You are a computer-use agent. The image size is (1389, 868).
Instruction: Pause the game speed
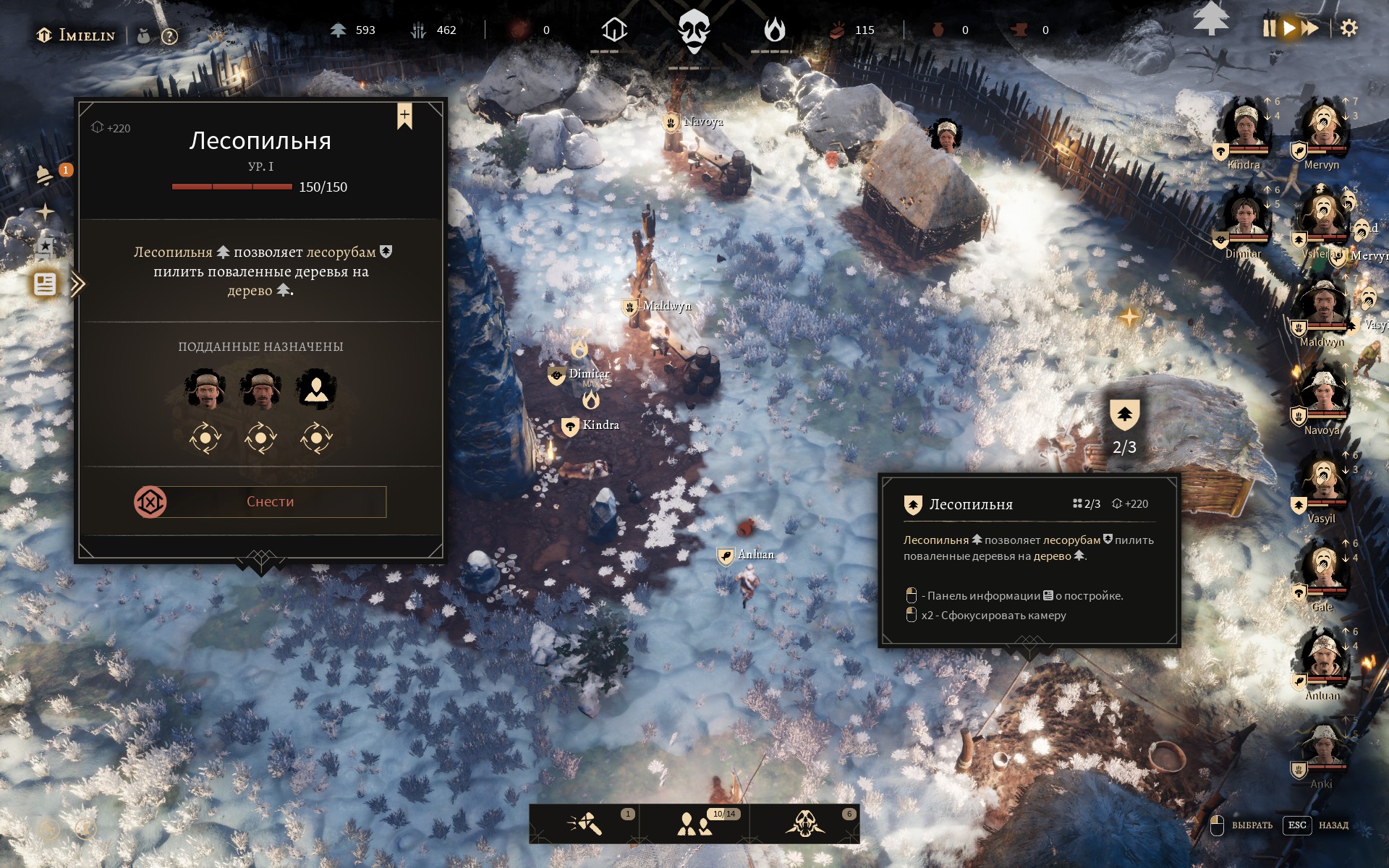[1269, 29]
